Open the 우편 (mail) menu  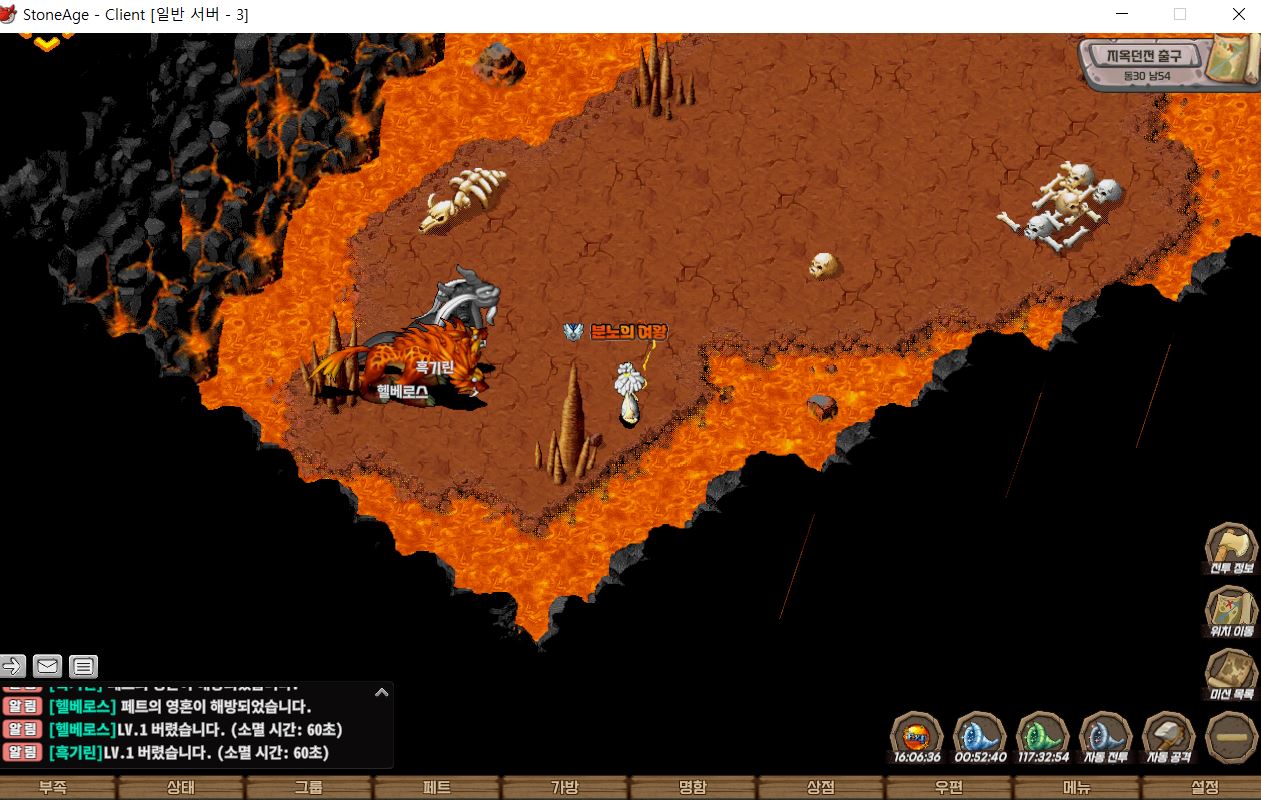[x=949, y=788]
